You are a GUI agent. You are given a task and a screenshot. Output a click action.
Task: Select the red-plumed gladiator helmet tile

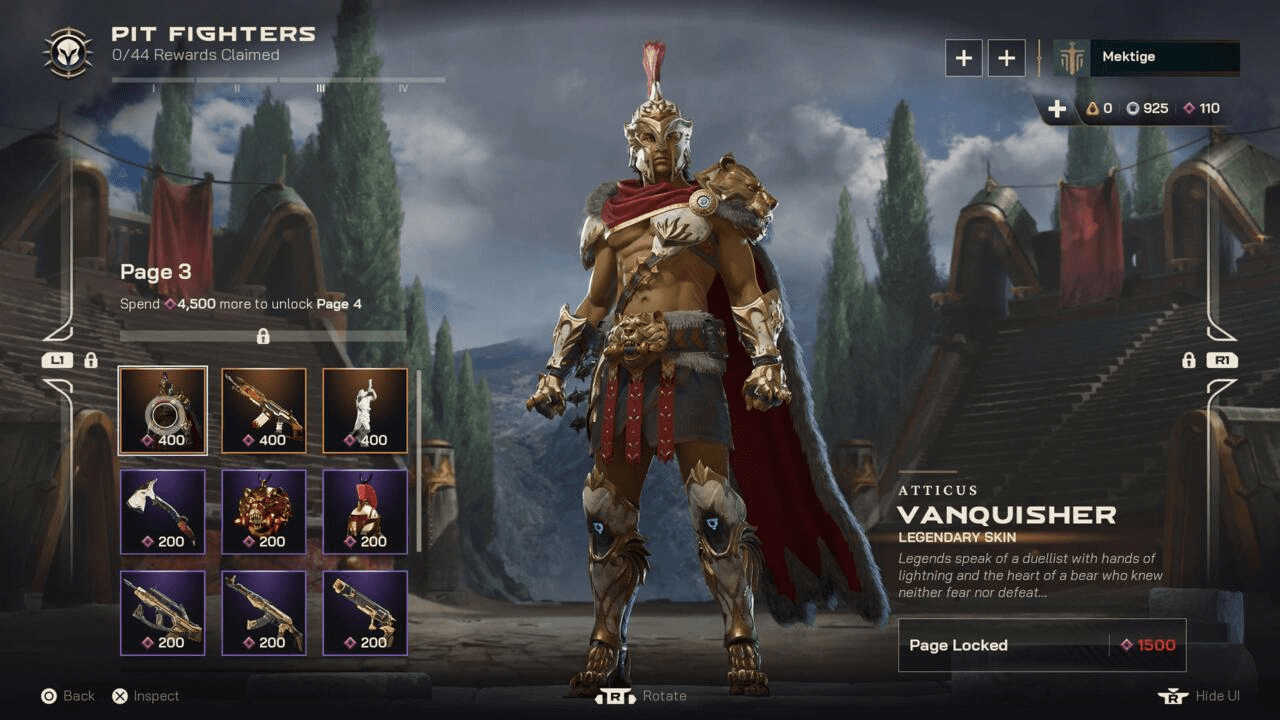tap(365, 511)
